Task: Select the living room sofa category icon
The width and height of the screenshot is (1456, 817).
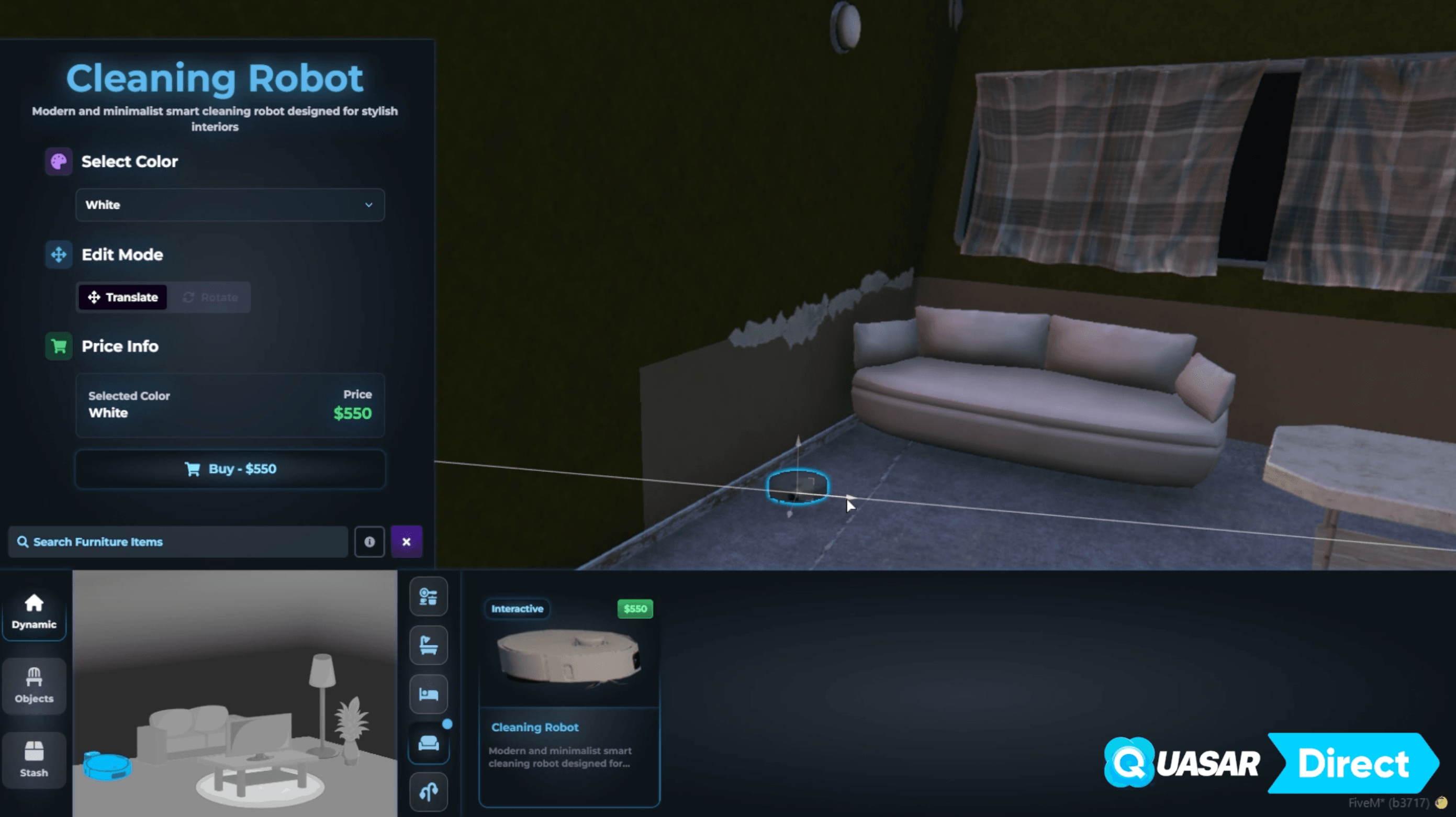Action: [429, 743]
